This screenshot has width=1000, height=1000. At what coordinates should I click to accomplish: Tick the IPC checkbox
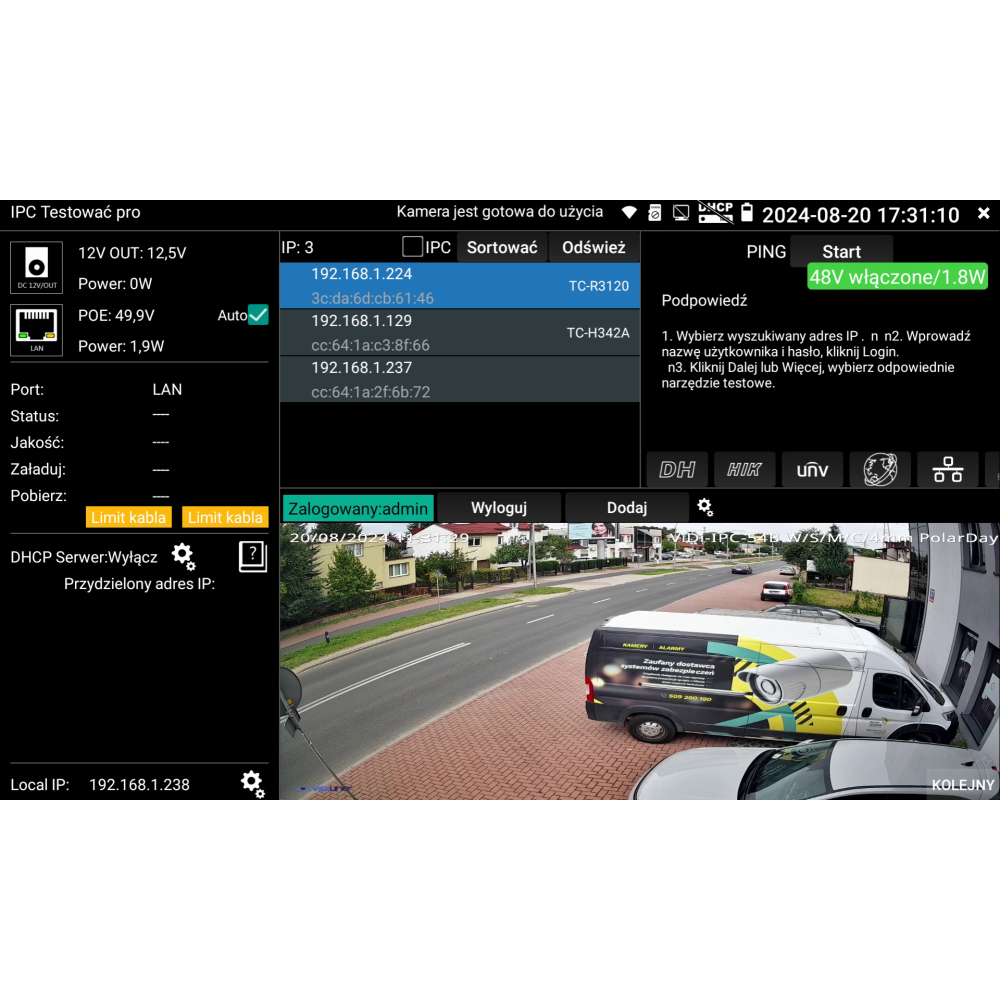[413, 247]
